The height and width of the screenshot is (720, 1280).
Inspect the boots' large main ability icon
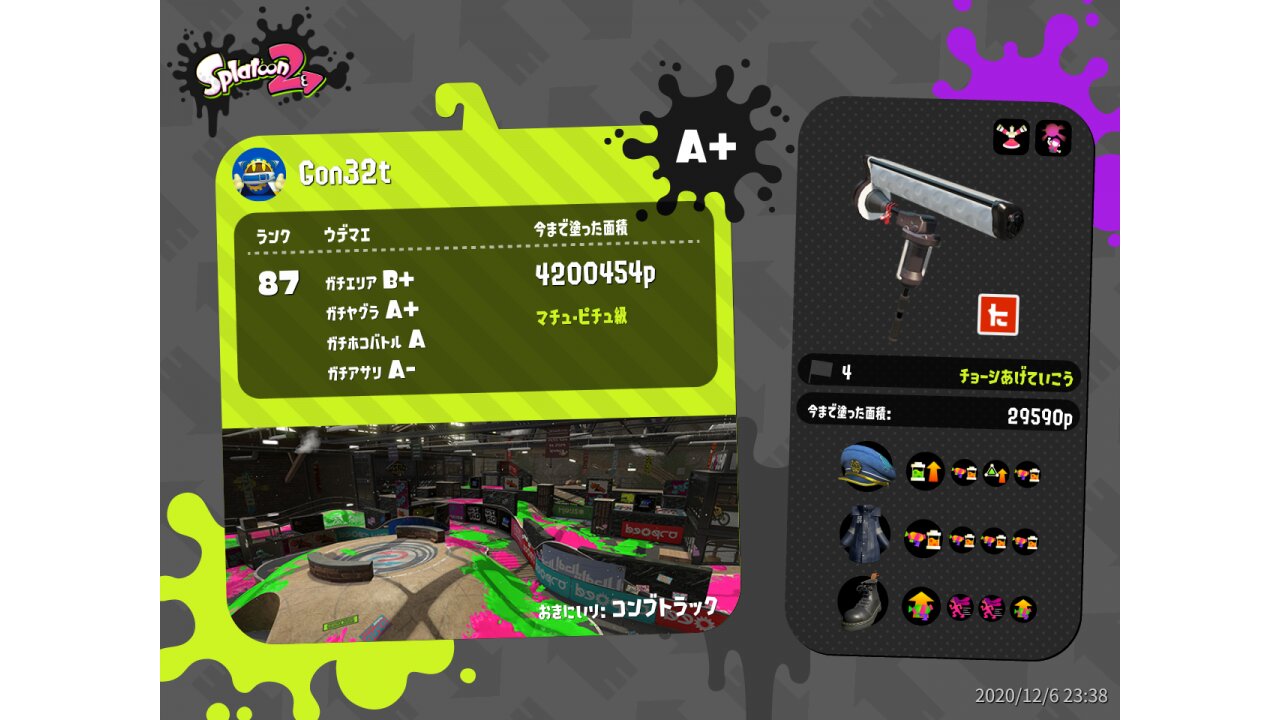921,606
